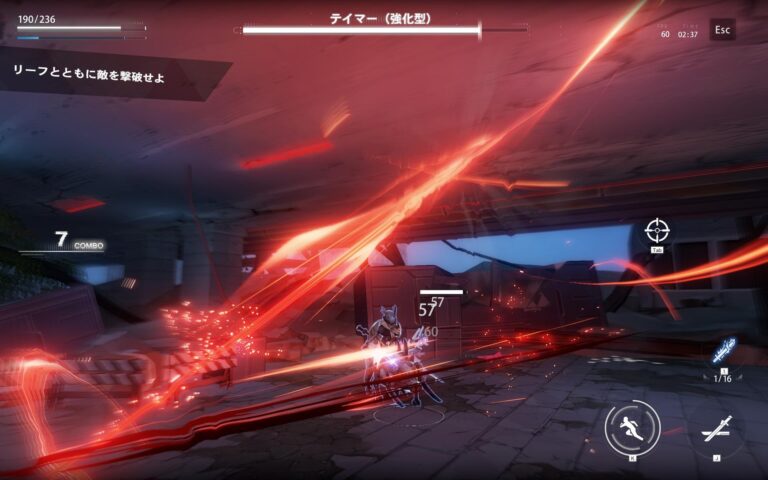Activate the crosshair lock-on target icon
The height and width of the screenshot is (480, 768).
tap(657, 231)
